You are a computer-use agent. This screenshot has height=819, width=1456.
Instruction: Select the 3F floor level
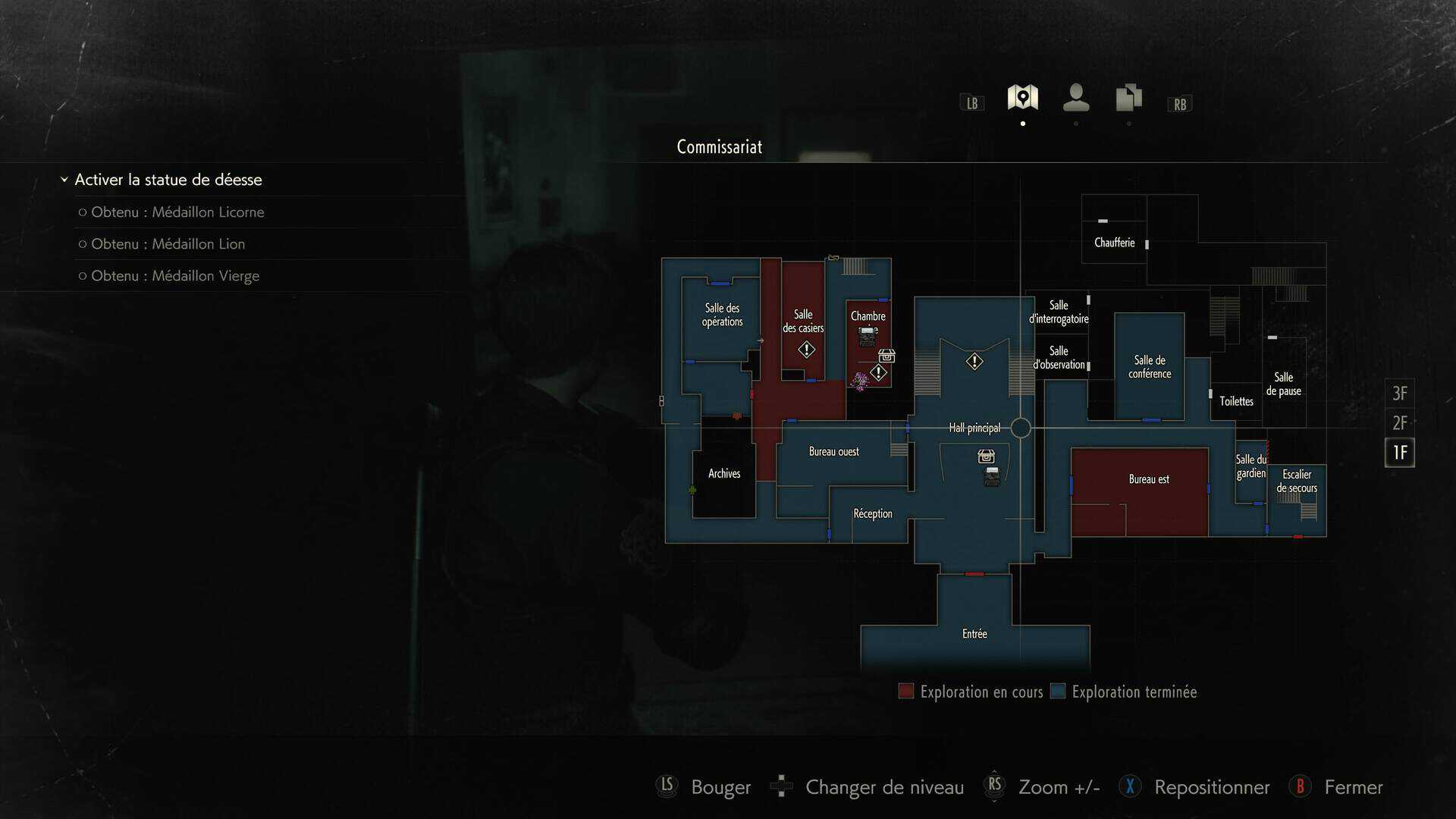(1399, 394)
